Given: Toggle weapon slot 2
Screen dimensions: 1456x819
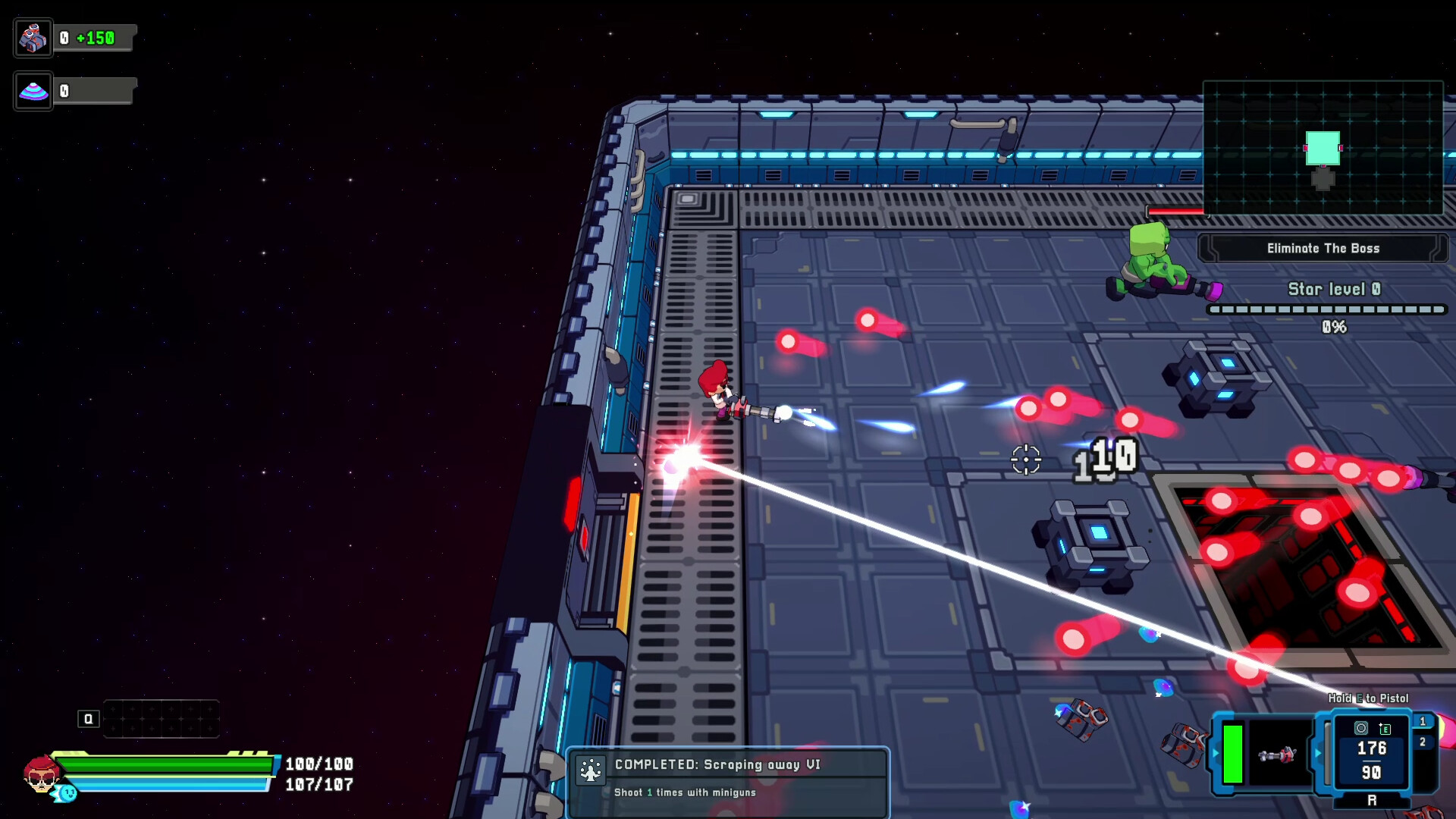Looking at the screenshot, I should click(1424, 742).
